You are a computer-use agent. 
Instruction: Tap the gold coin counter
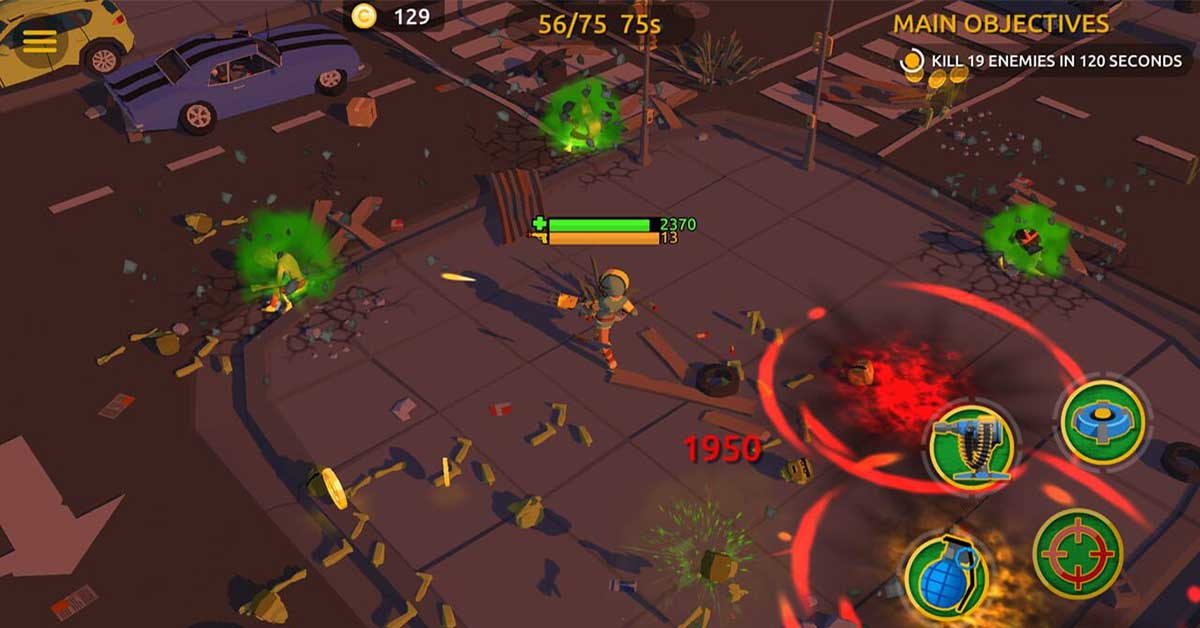(392, 16)
